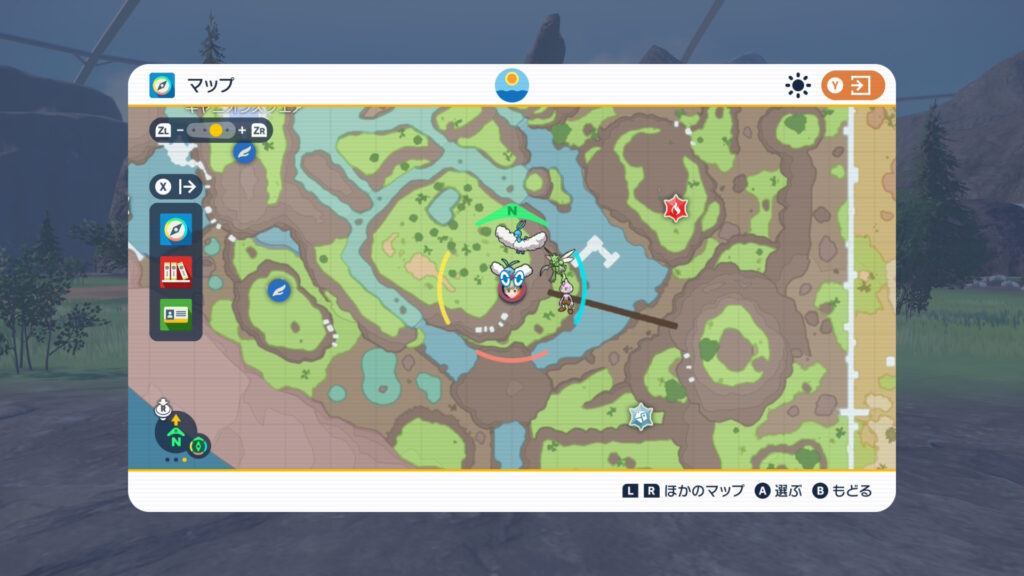Click the player face marker on the map
Viewport: 1024px width, 576px height.
click(511, 283)
